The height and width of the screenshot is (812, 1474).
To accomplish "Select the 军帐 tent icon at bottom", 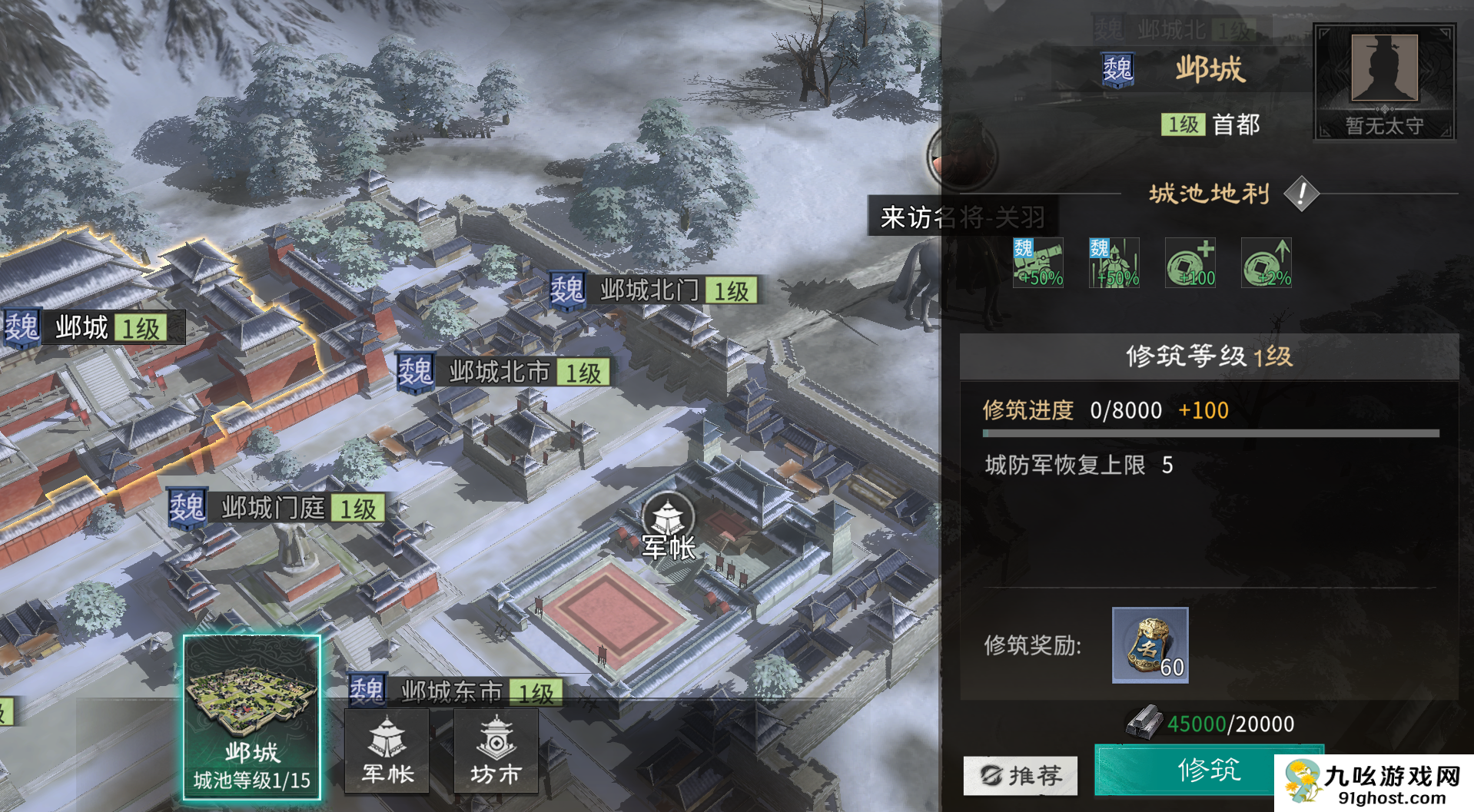I will tap(388, 751).
